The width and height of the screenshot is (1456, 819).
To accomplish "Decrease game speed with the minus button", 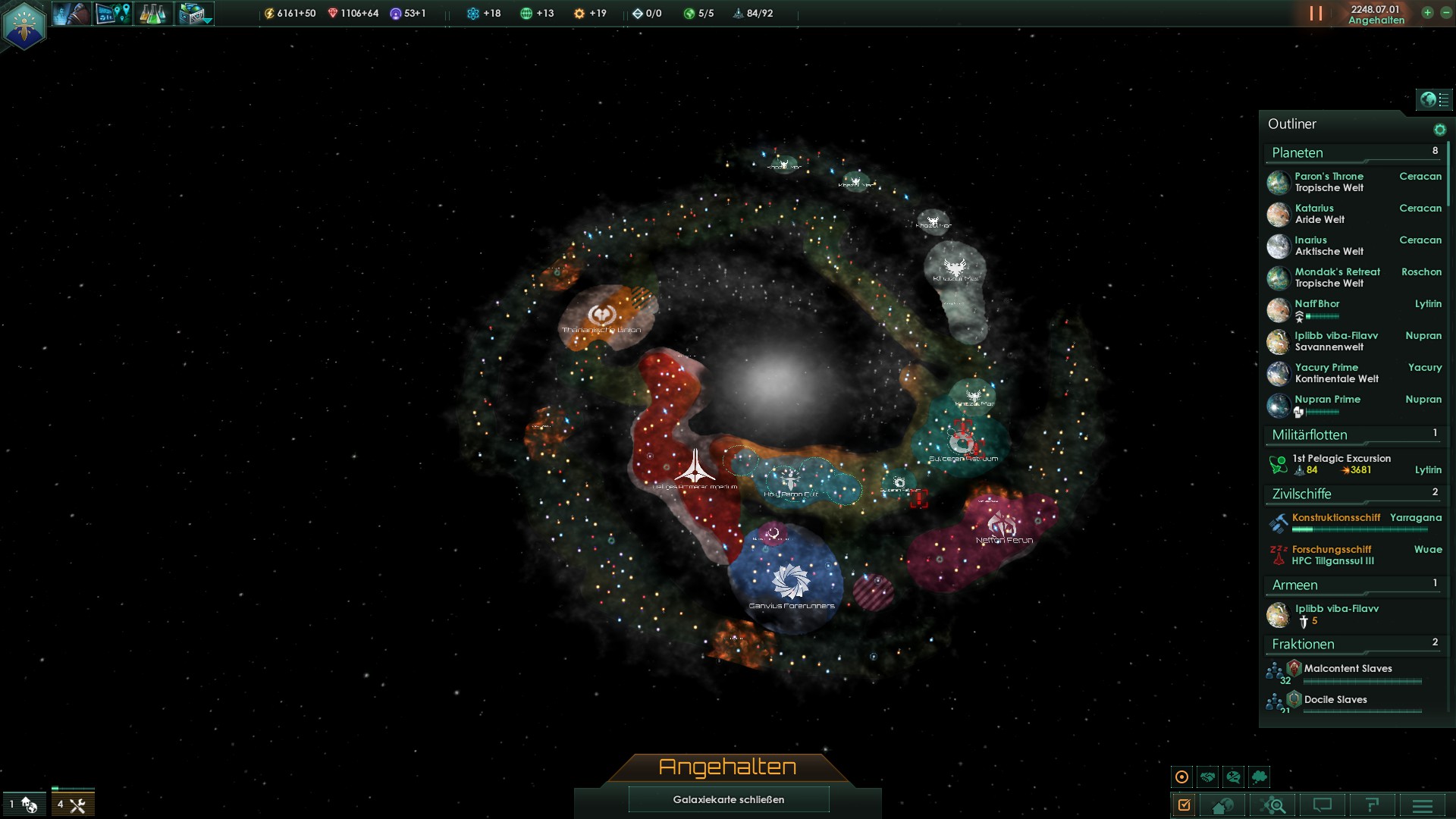I will pos(1445,13).
